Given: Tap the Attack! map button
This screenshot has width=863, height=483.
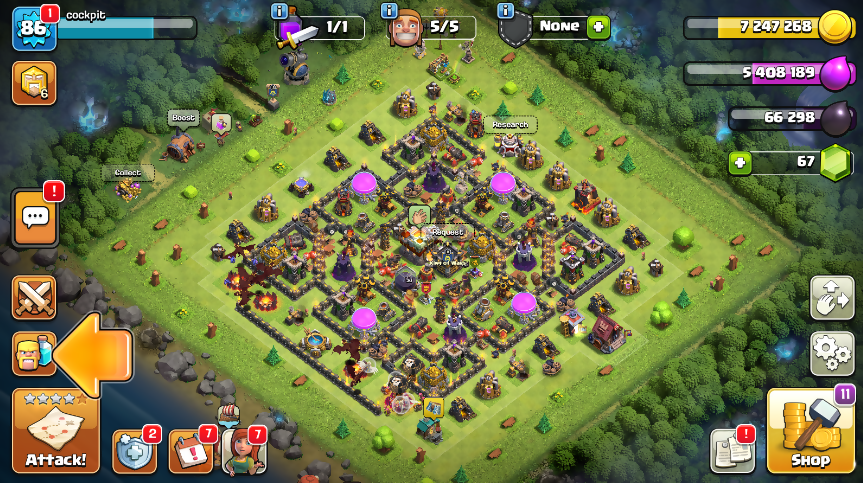Looking at the screenshot, I should (x=55, y=432).
